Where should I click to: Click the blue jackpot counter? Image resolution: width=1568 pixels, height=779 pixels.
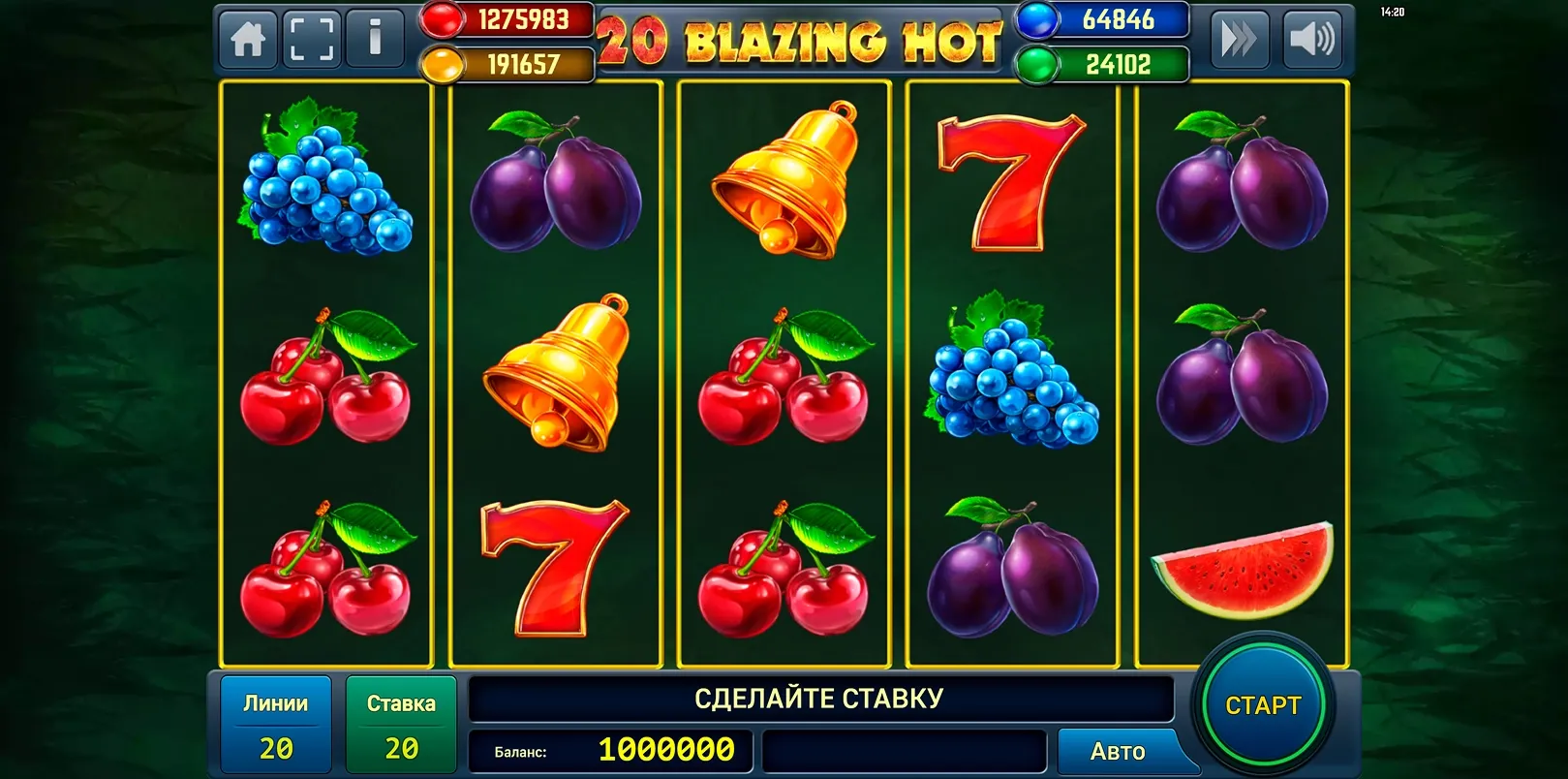tap(1102, 17)
